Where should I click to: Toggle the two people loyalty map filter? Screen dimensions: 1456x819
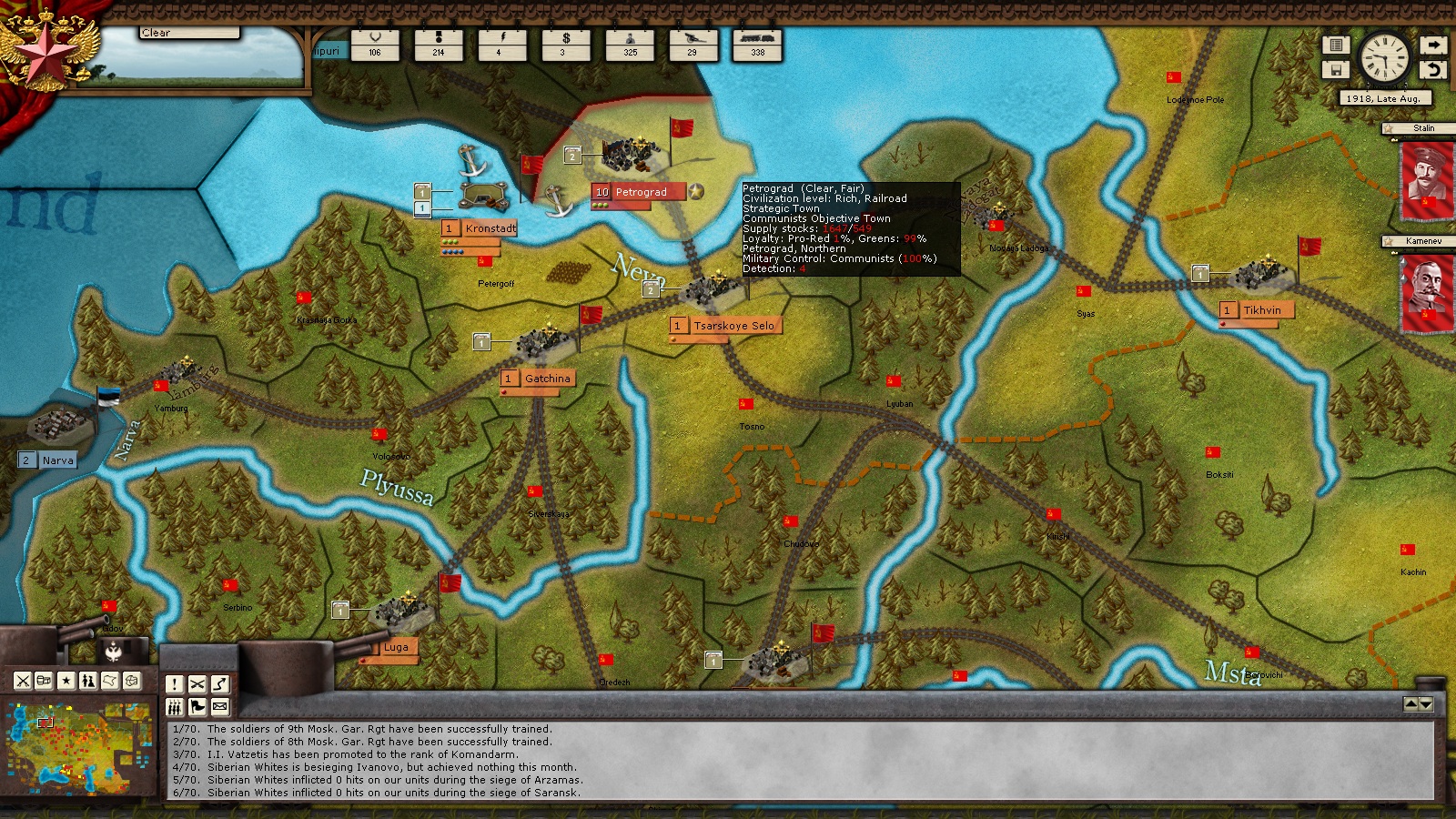point(88,680)
